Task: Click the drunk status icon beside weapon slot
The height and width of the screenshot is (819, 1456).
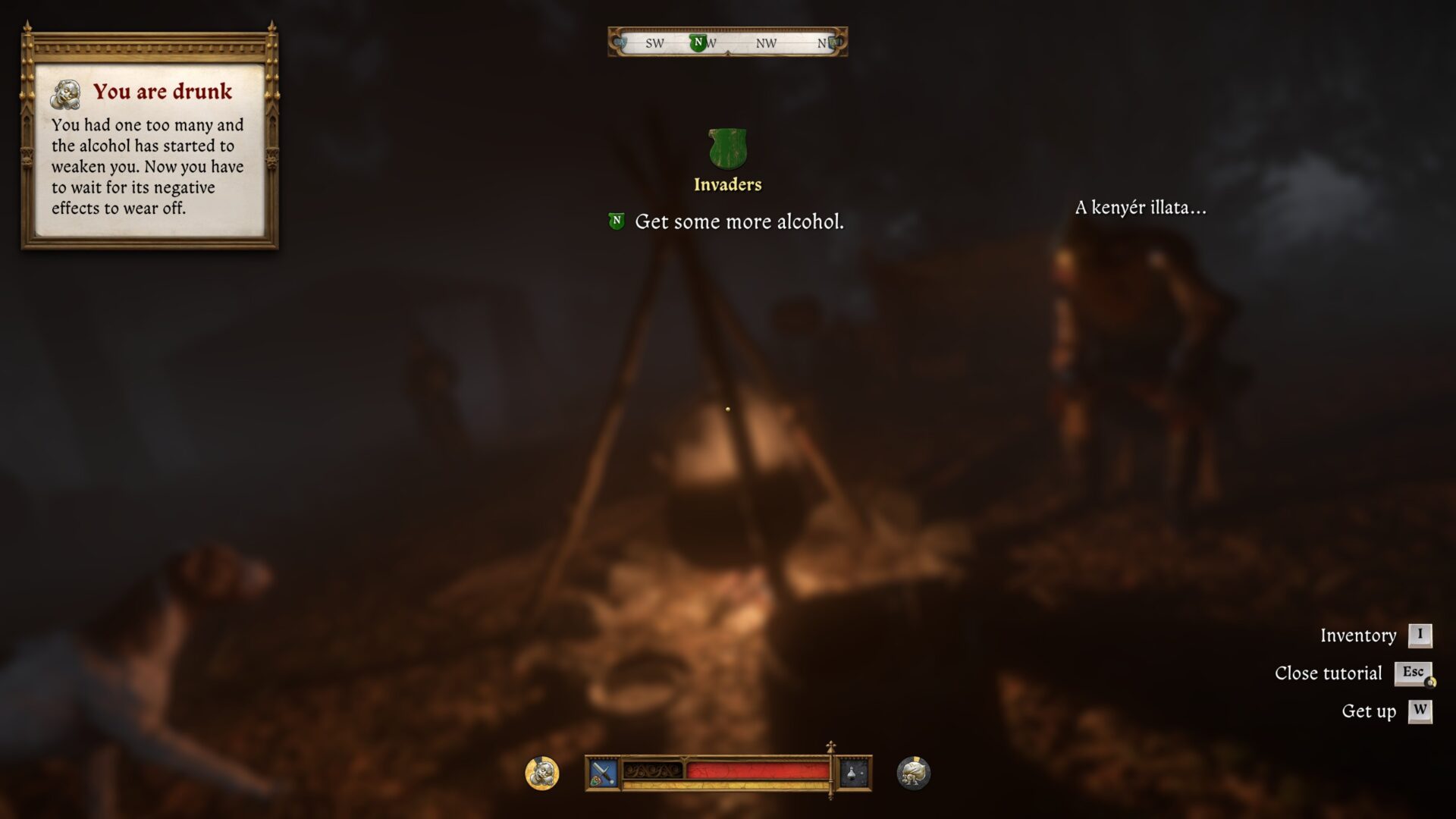Action: (x=542, y=773)
